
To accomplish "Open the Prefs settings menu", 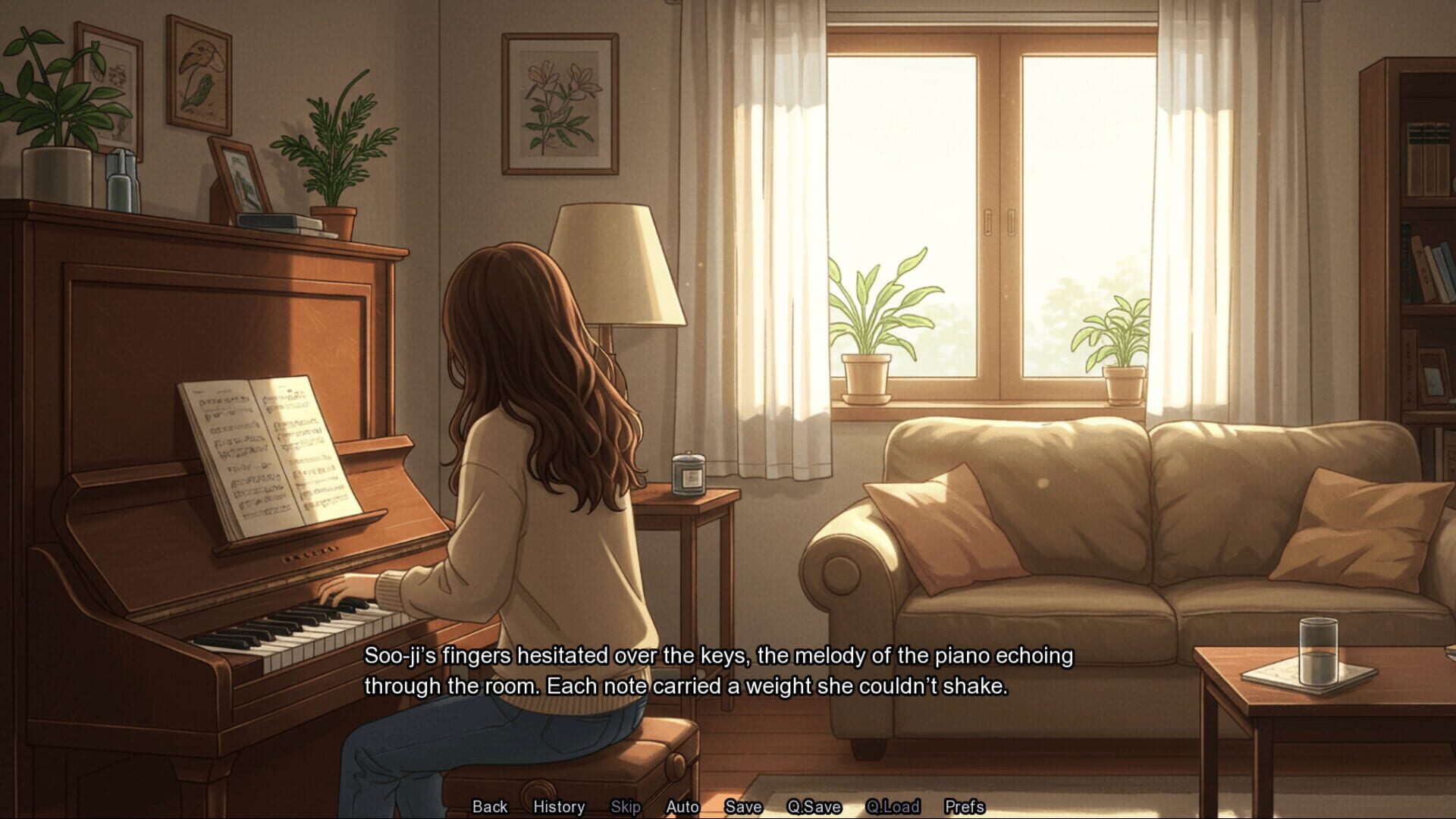I will (x=964, y=807).
